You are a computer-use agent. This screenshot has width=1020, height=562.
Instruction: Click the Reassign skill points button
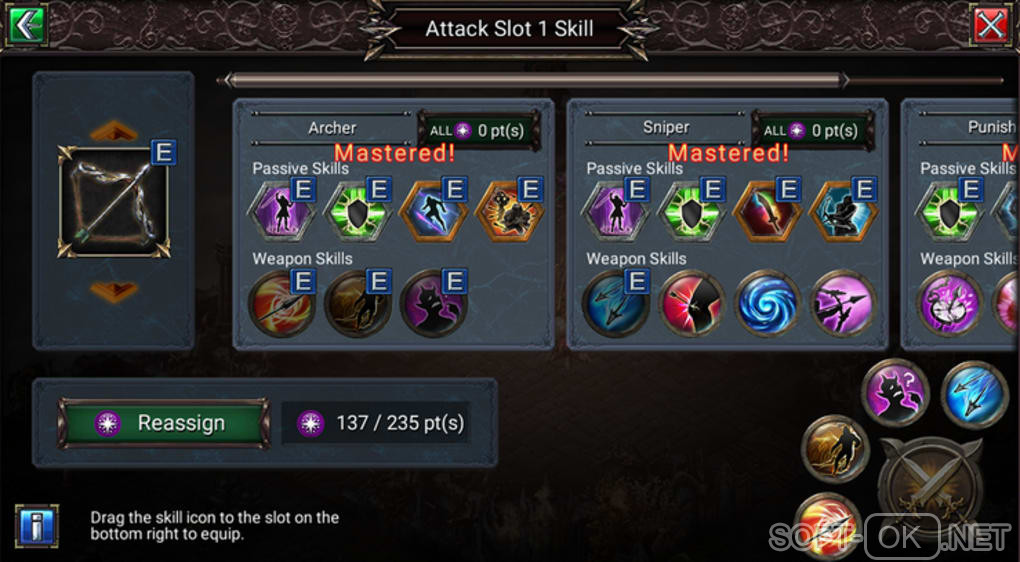pyautogui.click(x=164, y=423)
